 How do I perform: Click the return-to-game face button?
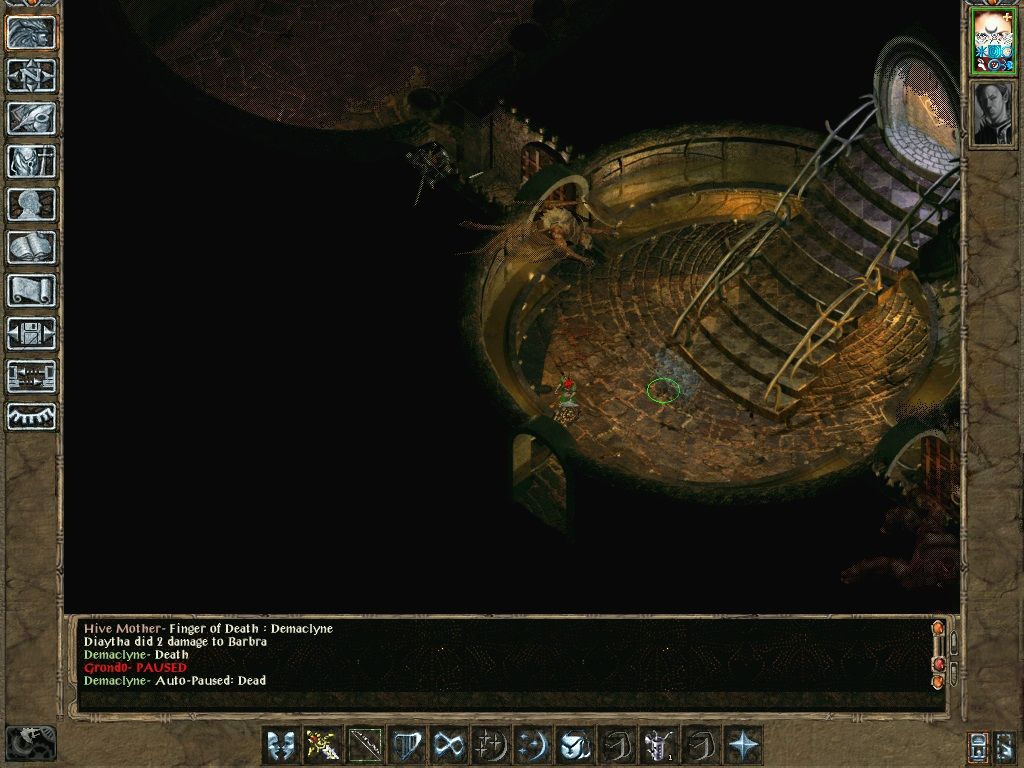point(32,32)
